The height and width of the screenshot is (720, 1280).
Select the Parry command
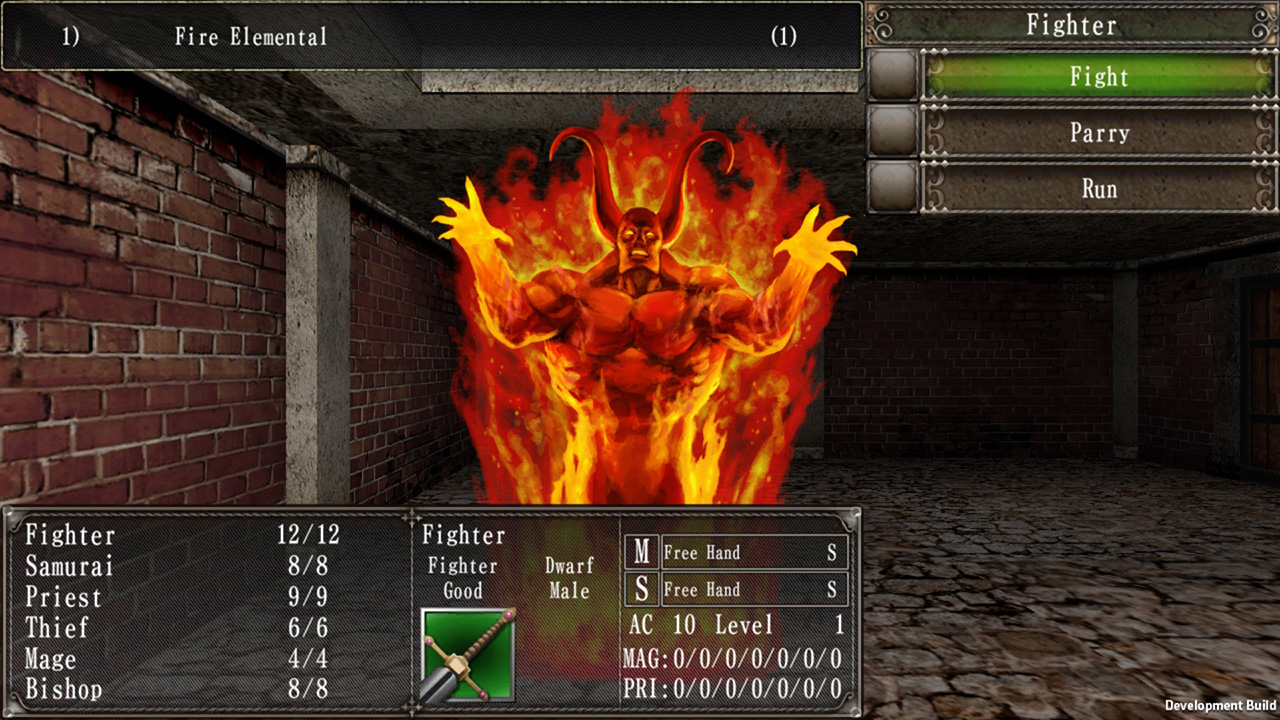point(1098,133)
